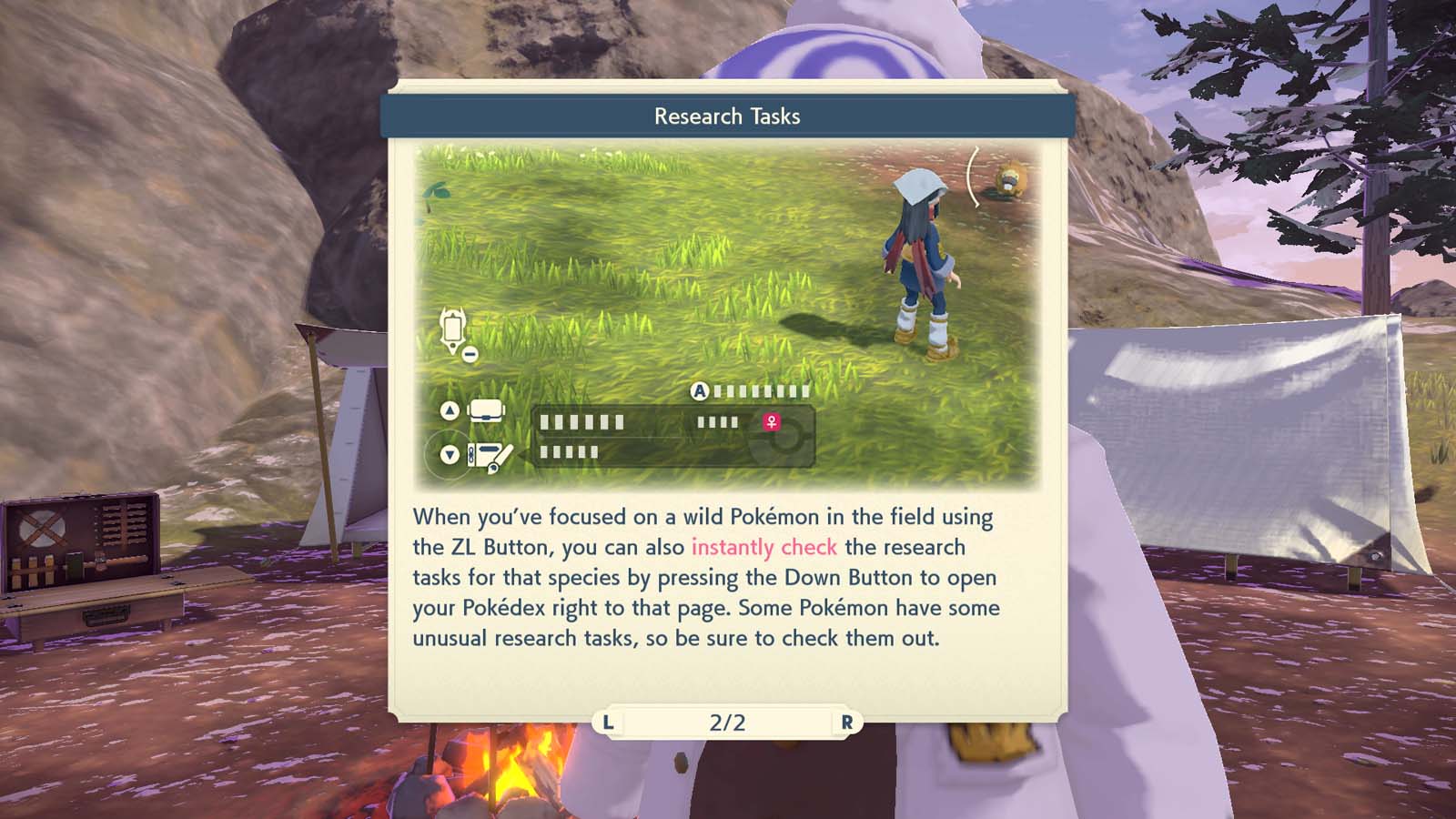Click the R shoulder button icon
1456x819 pixels.
click(842, 722)
